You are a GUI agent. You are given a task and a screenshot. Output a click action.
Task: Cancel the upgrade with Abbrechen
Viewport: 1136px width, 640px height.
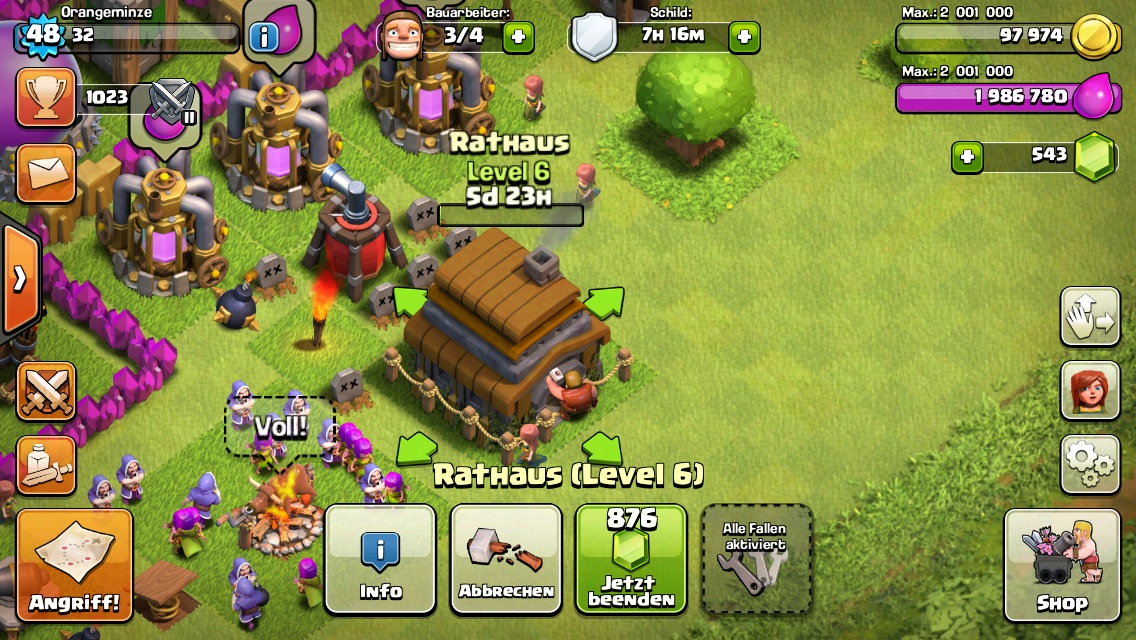click(506, 558)
